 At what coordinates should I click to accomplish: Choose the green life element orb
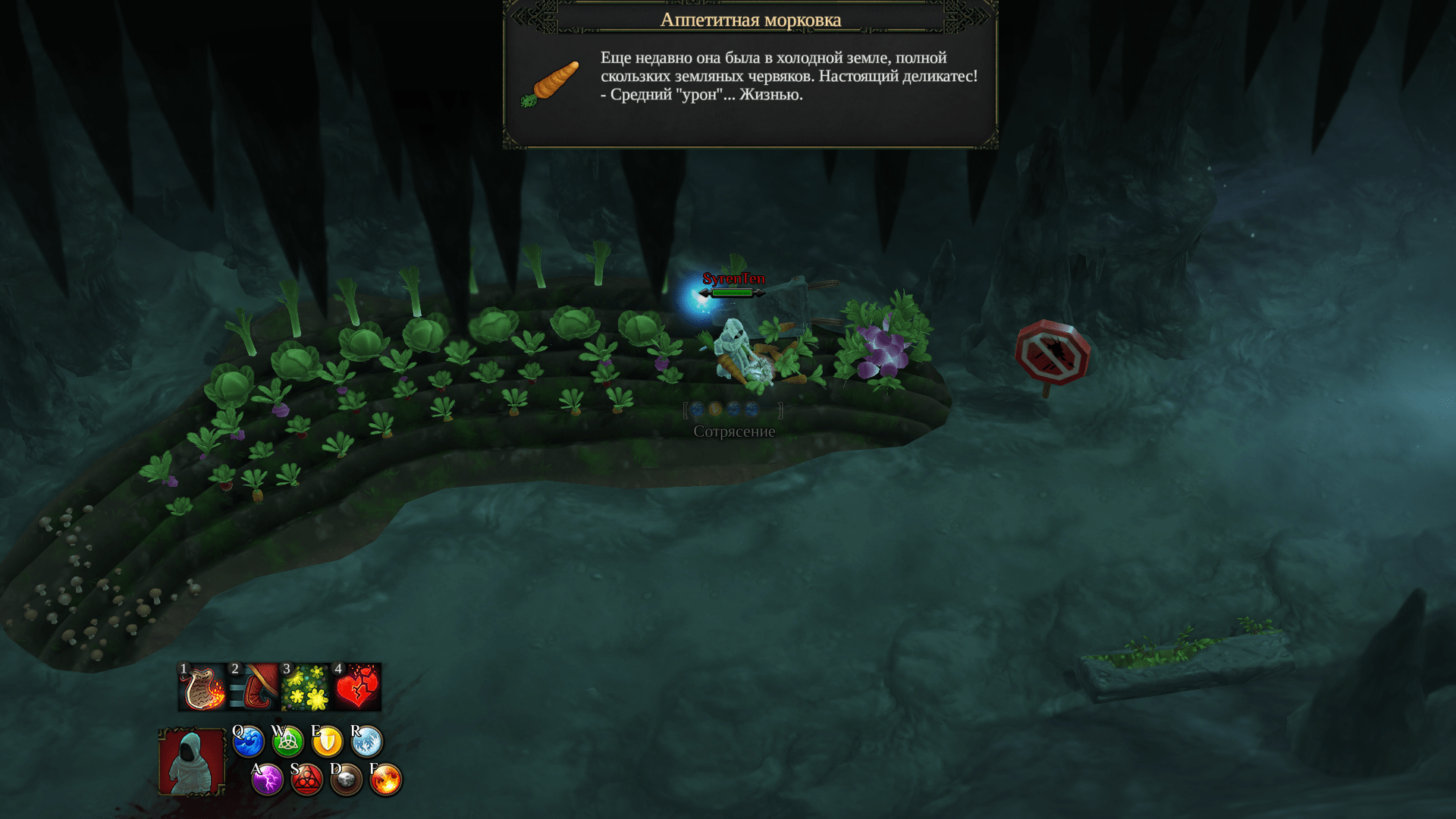[287, 742]
